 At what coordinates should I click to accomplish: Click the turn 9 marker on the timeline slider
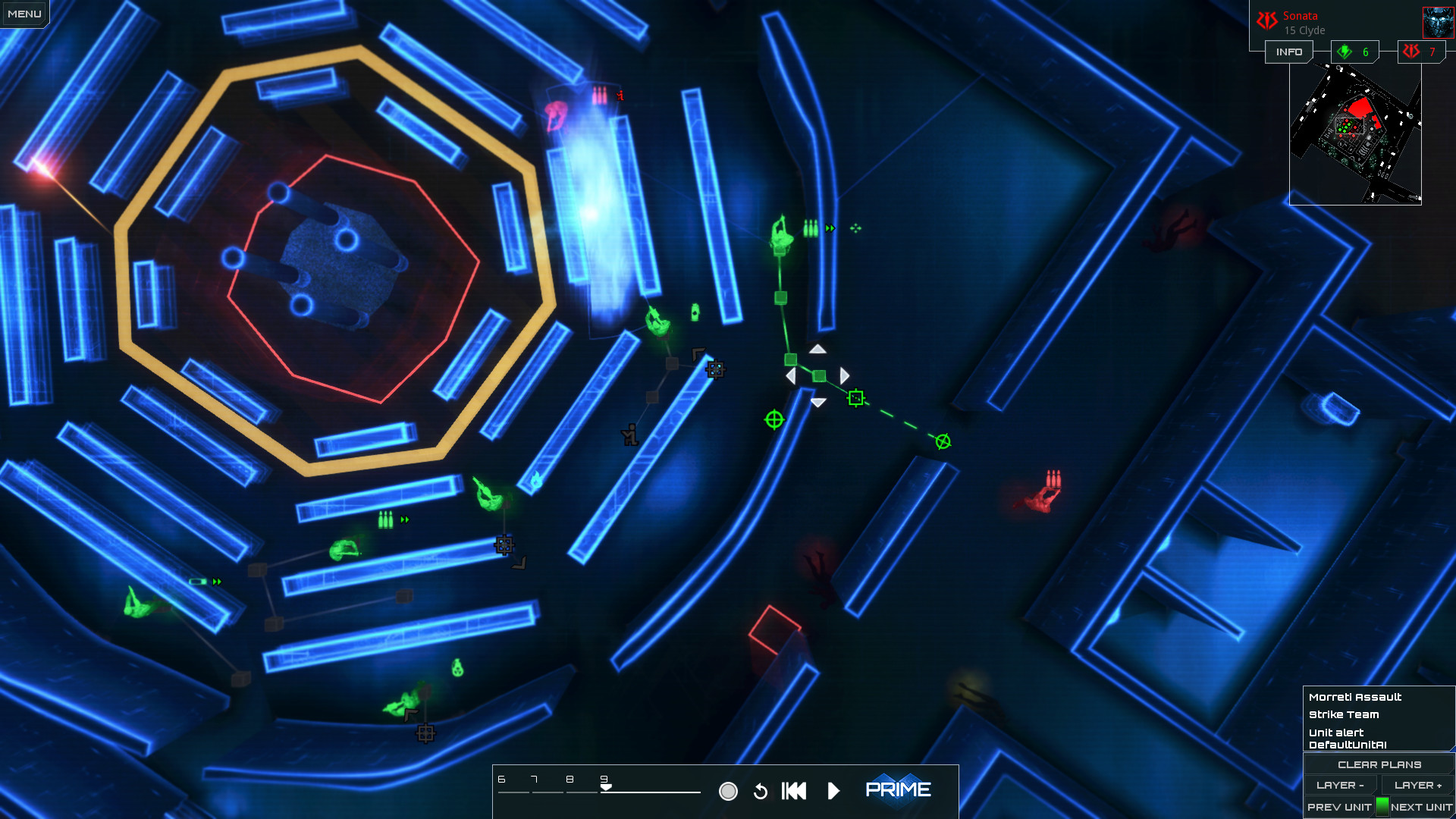[604, 783]
